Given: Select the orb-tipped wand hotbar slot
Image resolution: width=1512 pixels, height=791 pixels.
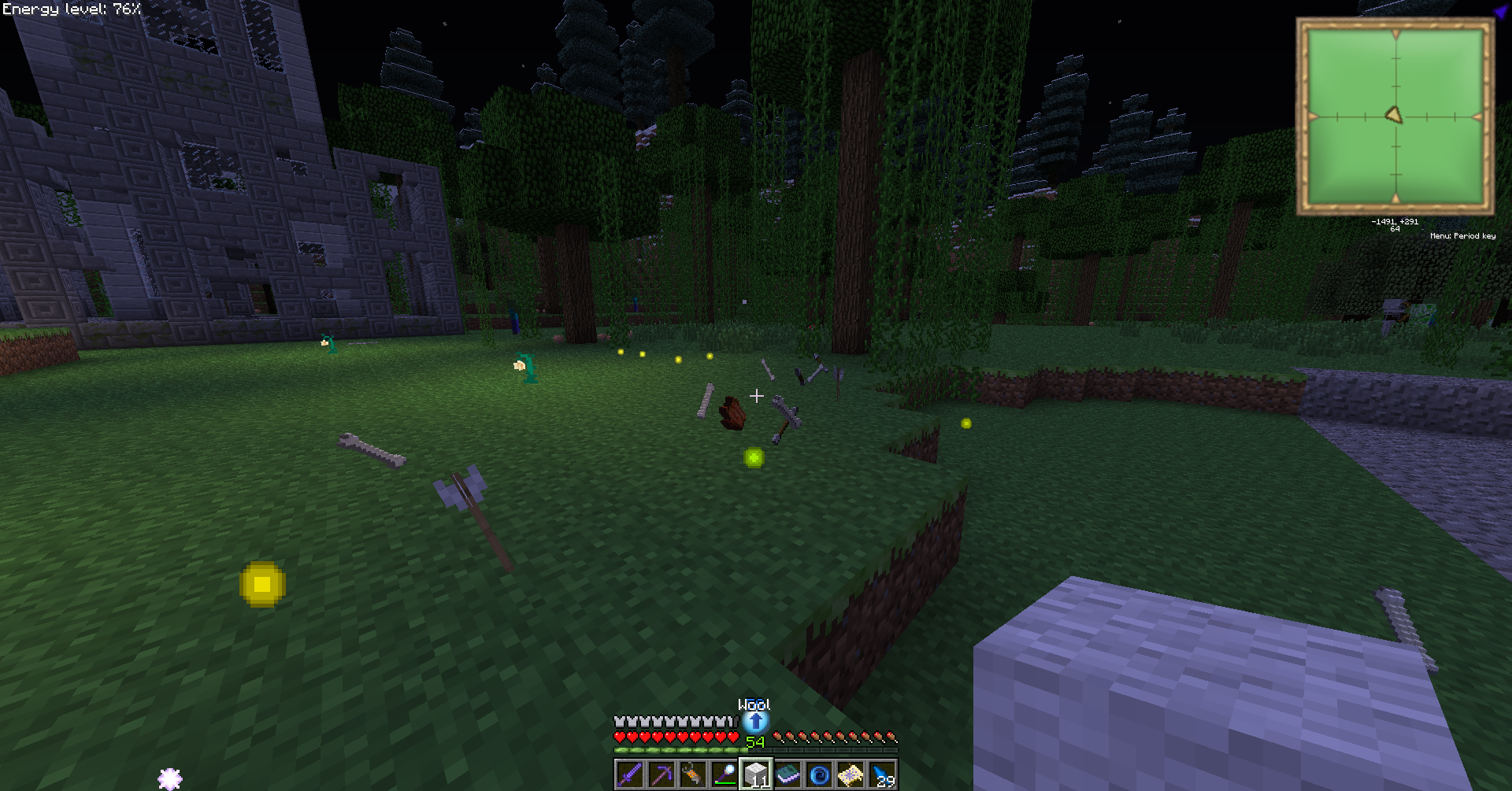Looking at the screenshot, I should [x=724, y=774].
